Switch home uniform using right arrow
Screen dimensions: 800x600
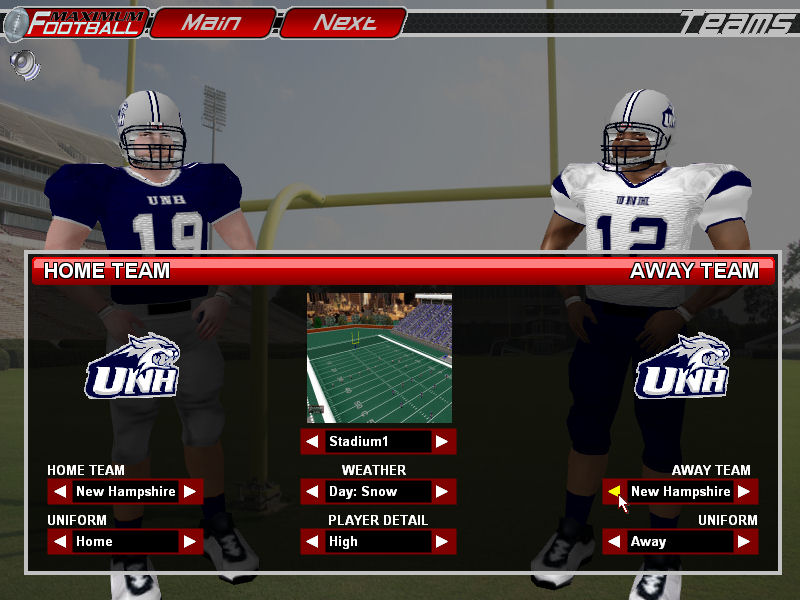tap(190, 542)
